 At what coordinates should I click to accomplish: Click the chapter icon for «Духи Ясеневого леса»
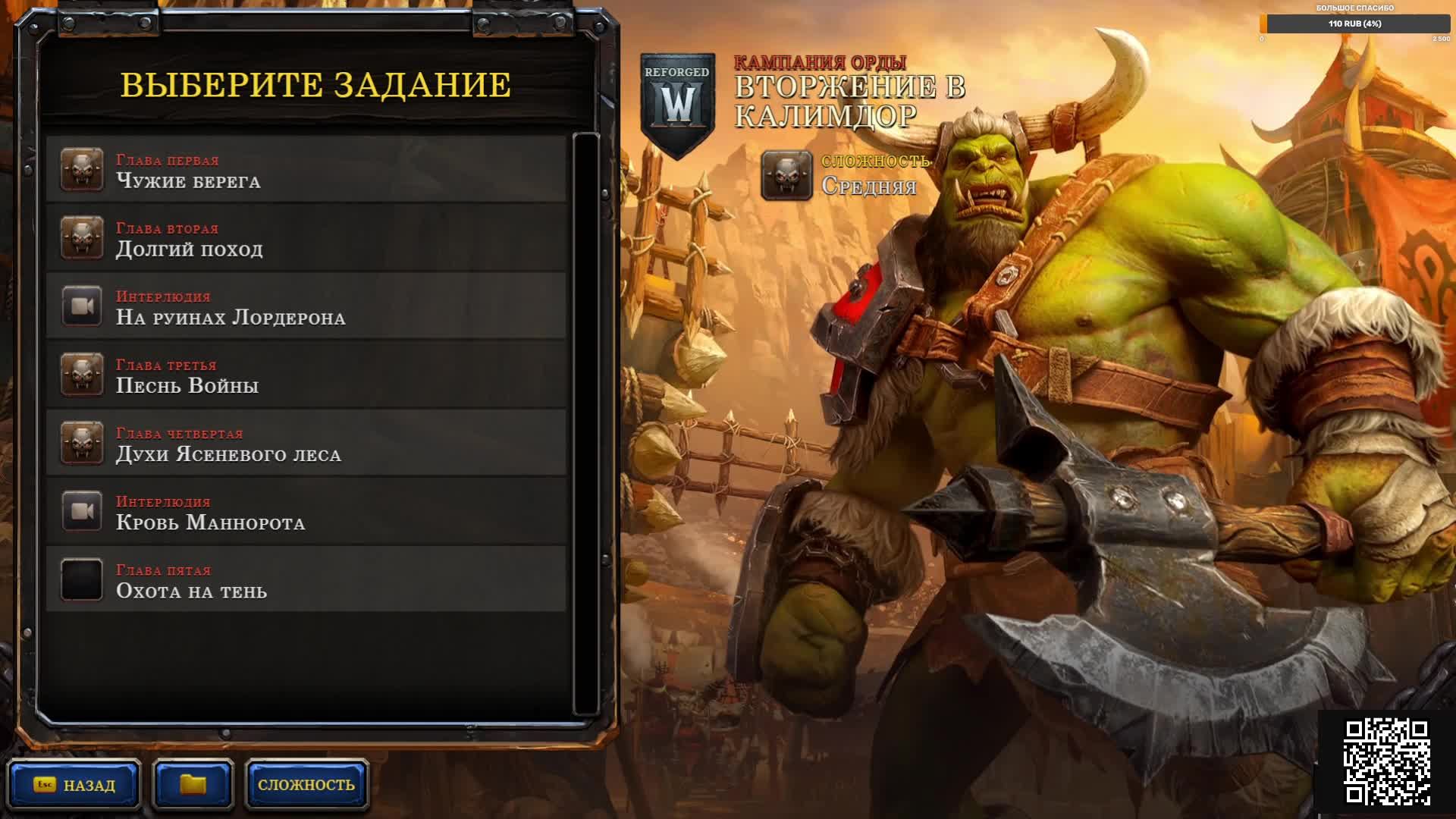81,442
